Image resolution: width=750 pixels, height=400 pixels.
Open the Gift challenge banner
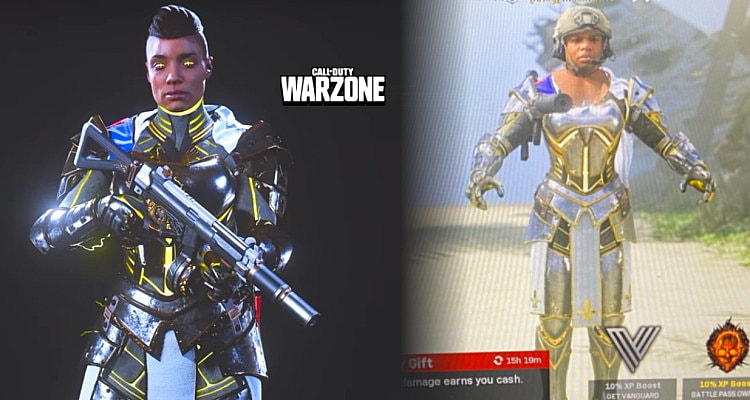(470, 360)
